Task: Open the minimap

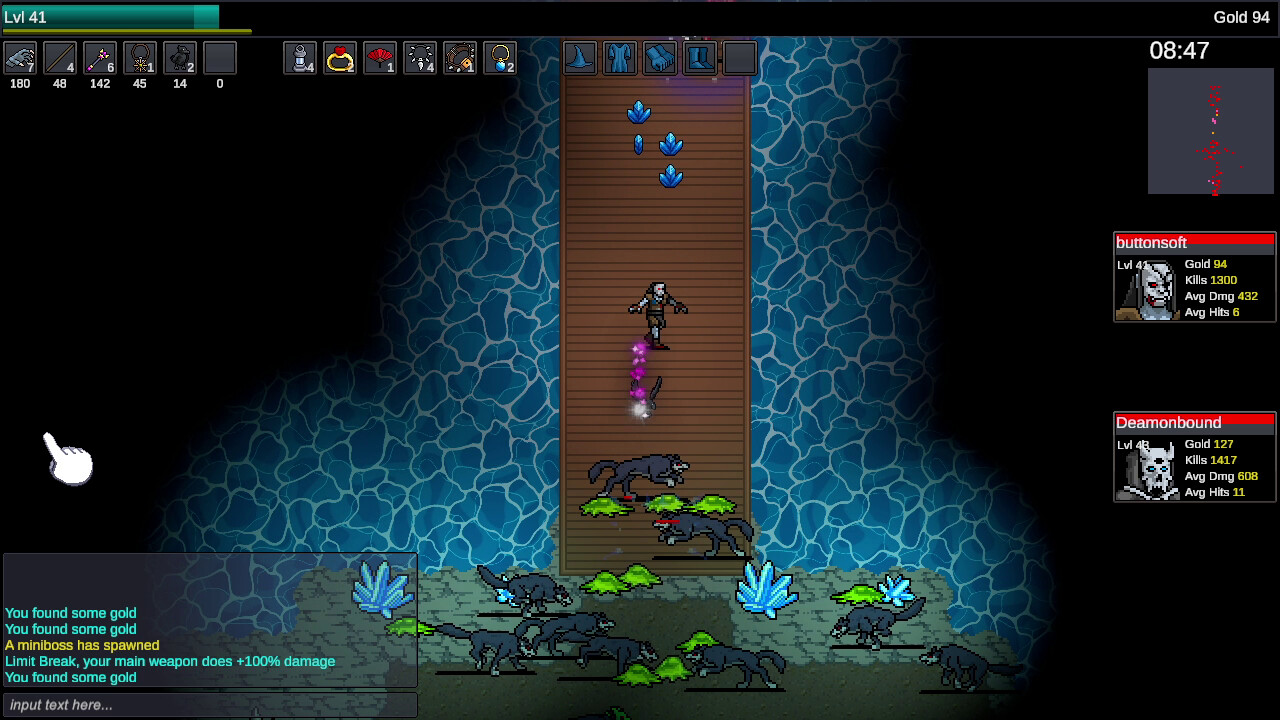Action: tap(1210, 132)
